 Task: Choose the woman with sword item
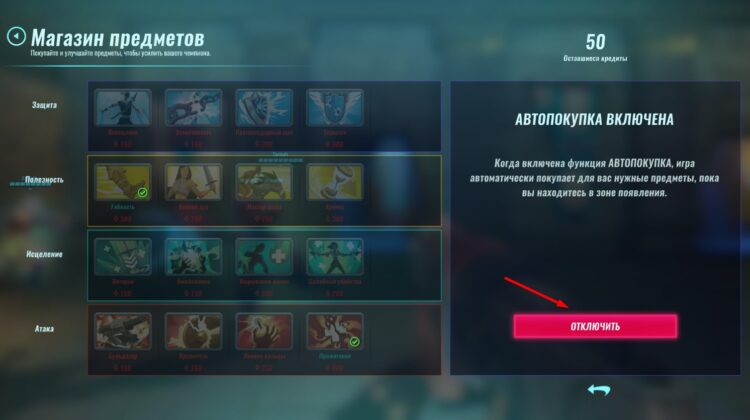(193, 182)
